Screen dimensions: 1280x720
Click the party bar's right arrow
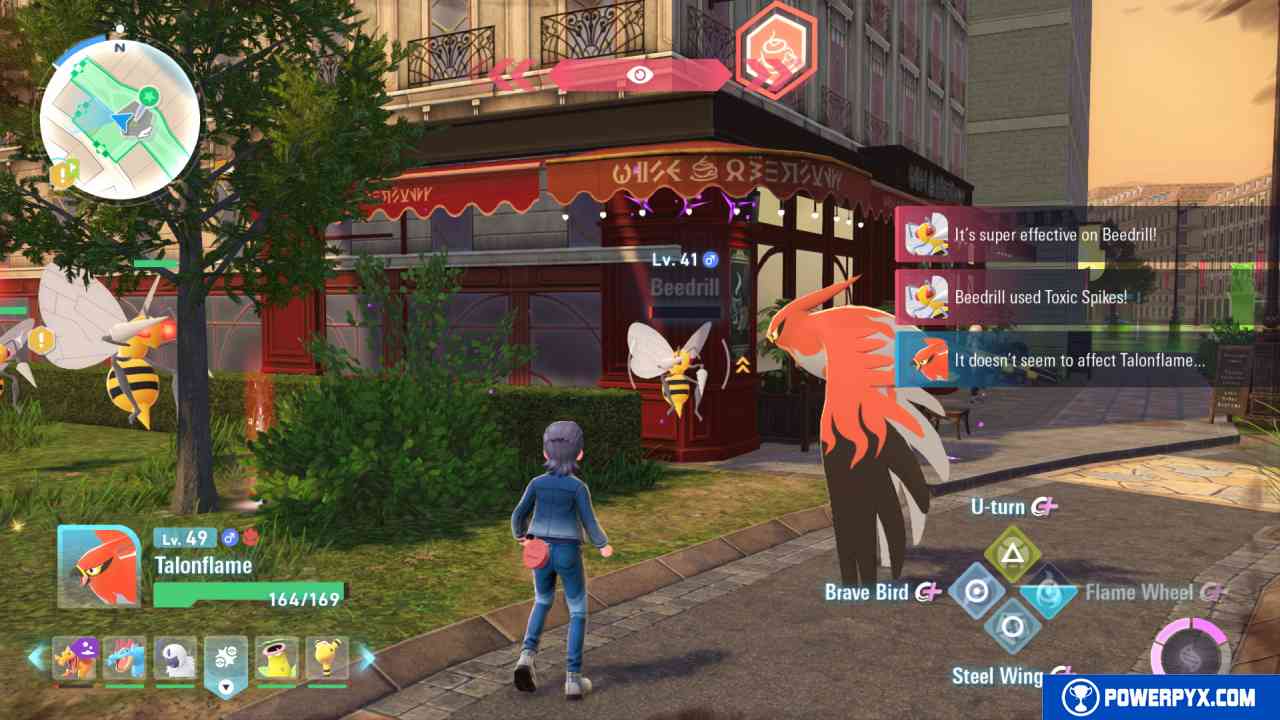click(366, 658)
